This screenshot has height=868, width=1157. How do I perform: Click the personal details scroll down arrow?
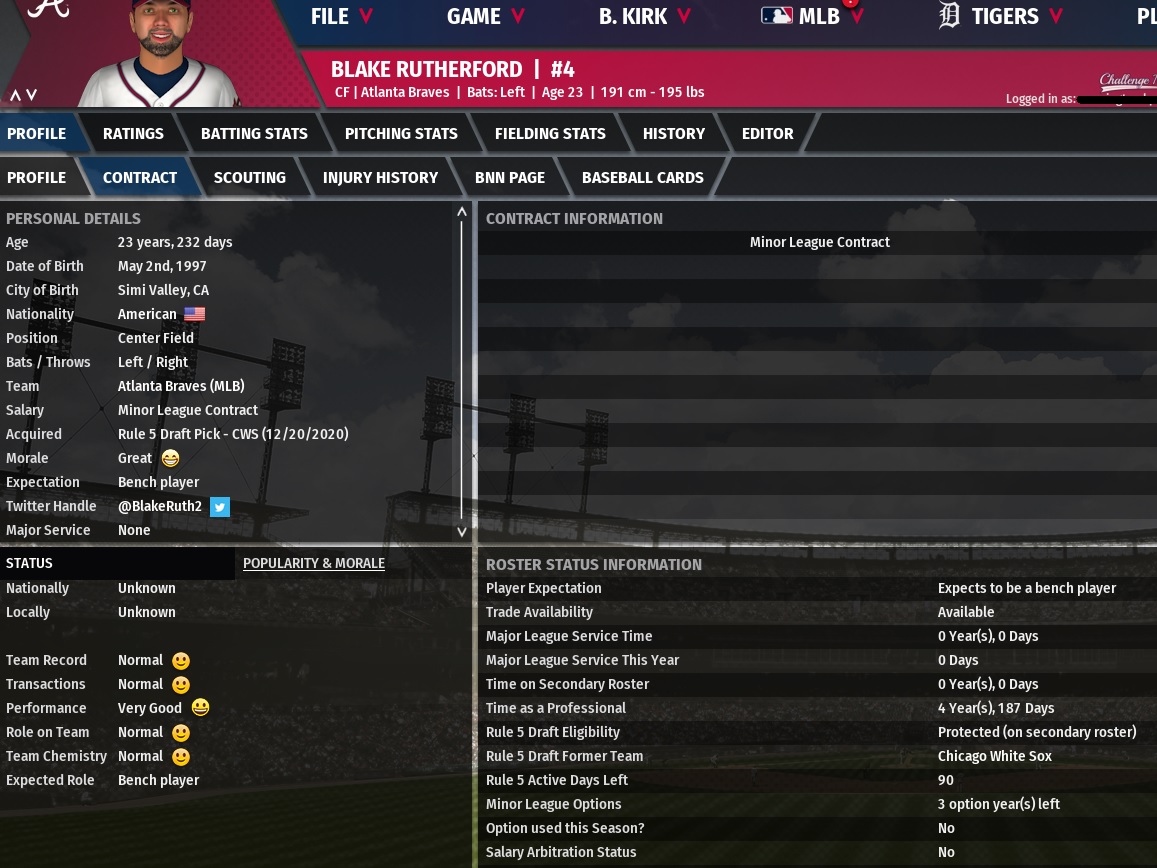(461, 532)
